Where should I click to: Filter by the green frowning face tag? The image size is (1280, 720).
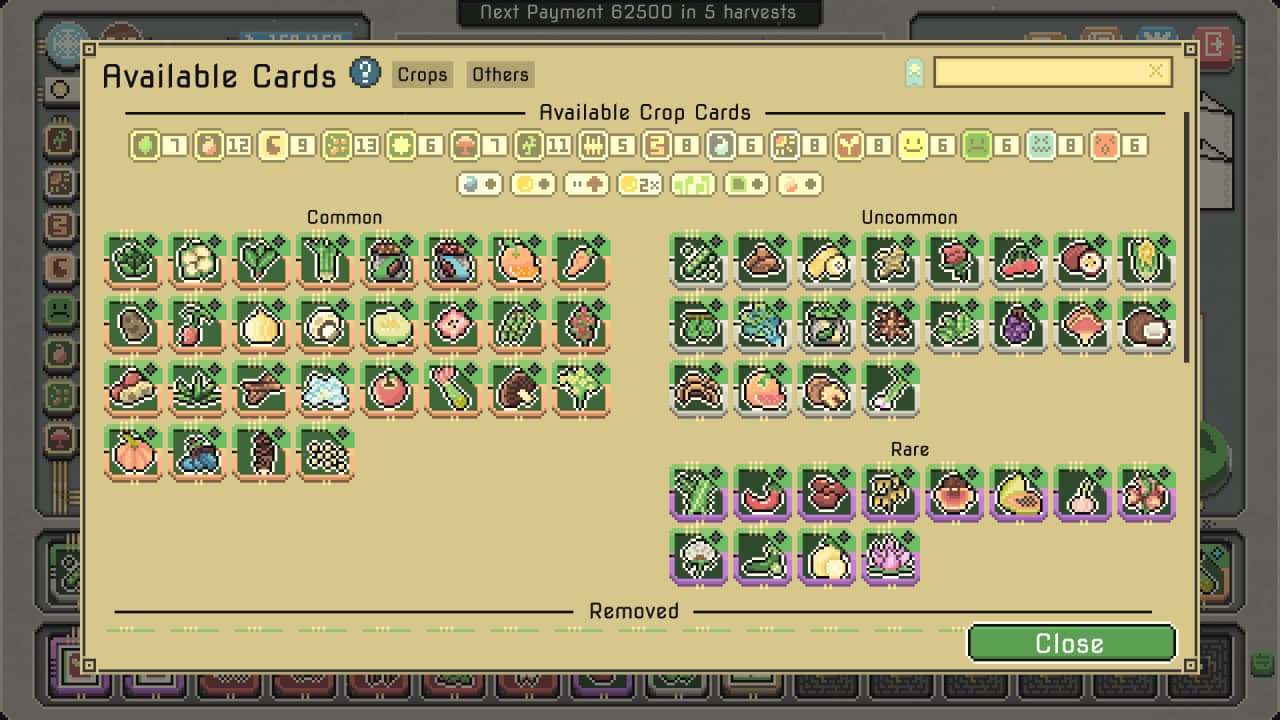pos(976,146)
